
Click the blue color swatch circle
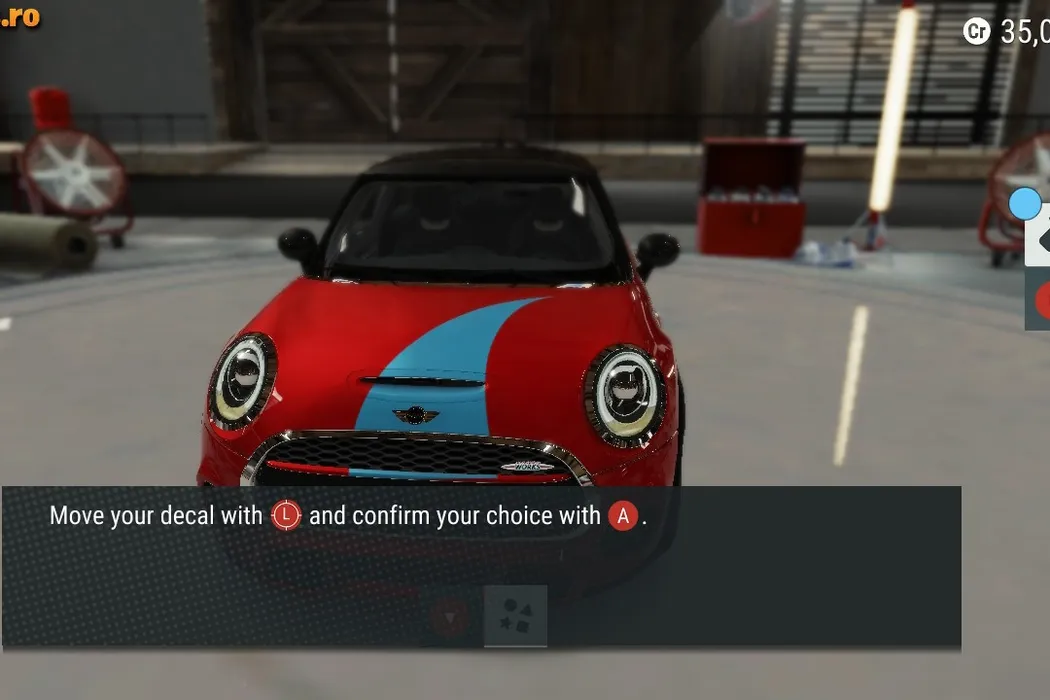click(1025, 204)
